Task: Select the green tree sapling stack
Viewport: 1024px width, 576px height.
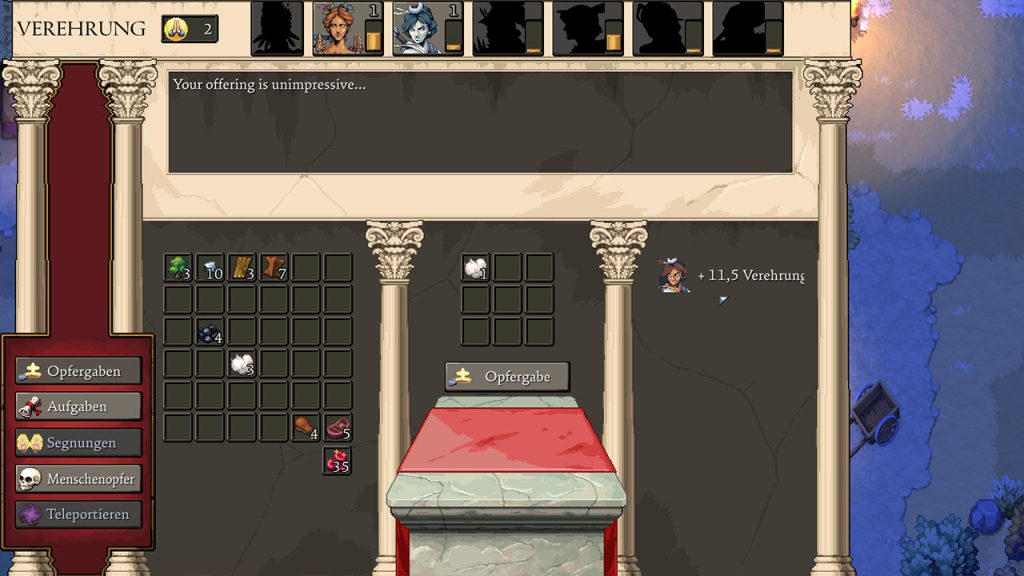Action: coord(178,268)
